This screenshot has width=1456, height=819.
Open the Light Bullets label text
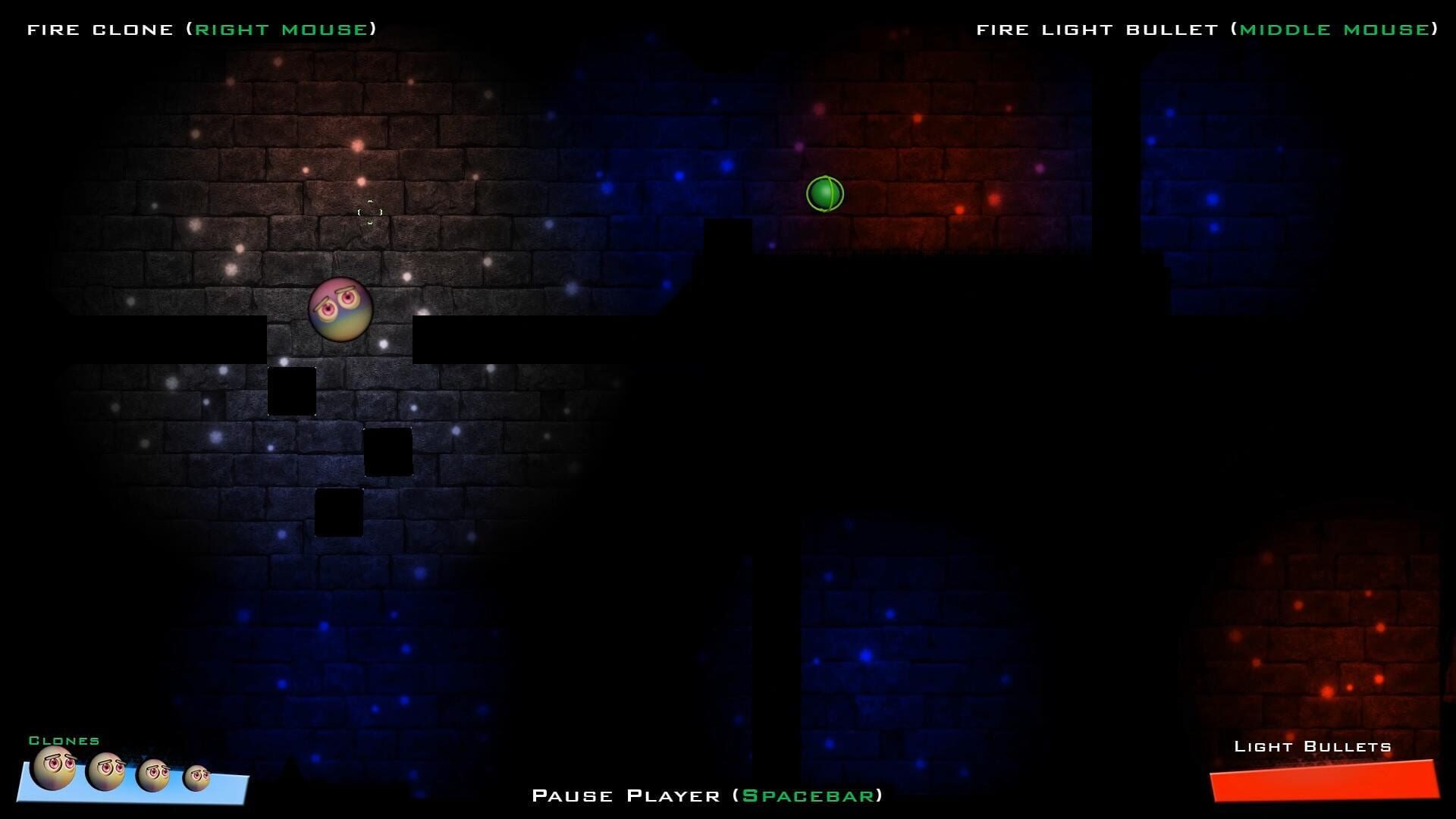[1314, 745]
